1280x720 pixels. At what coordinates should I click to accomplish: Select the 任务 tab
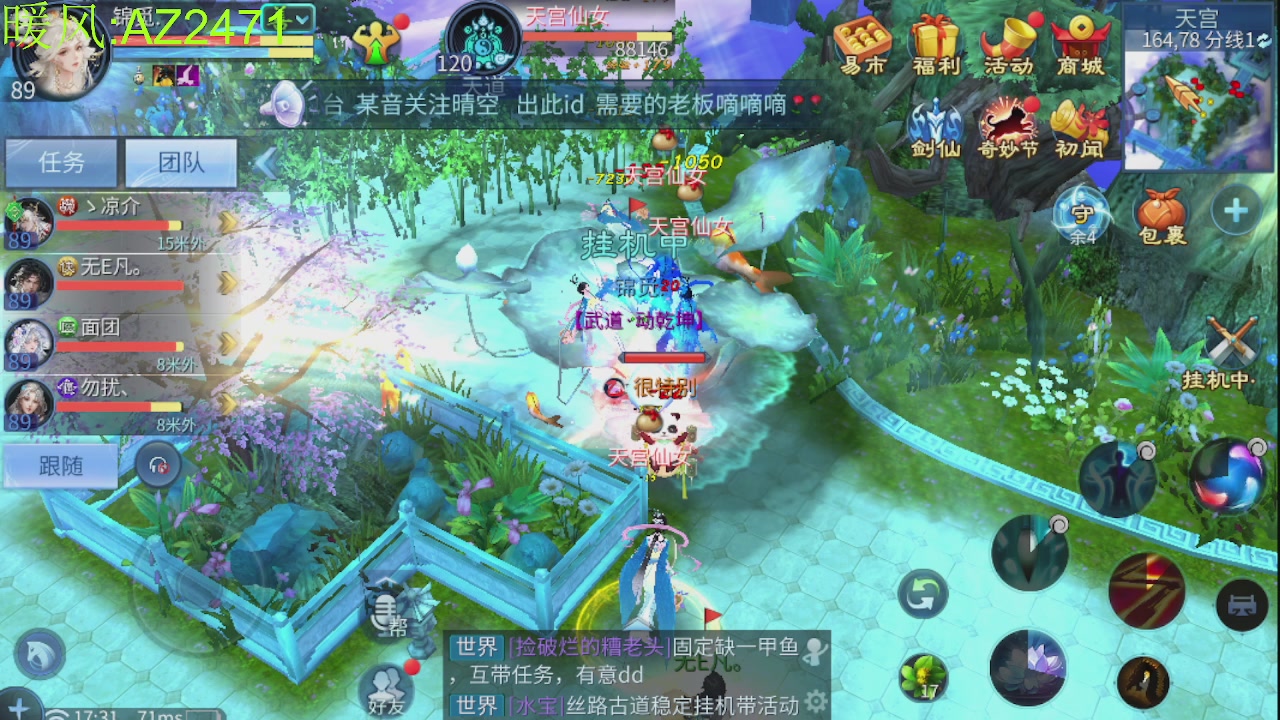click(x=61, y=162)
